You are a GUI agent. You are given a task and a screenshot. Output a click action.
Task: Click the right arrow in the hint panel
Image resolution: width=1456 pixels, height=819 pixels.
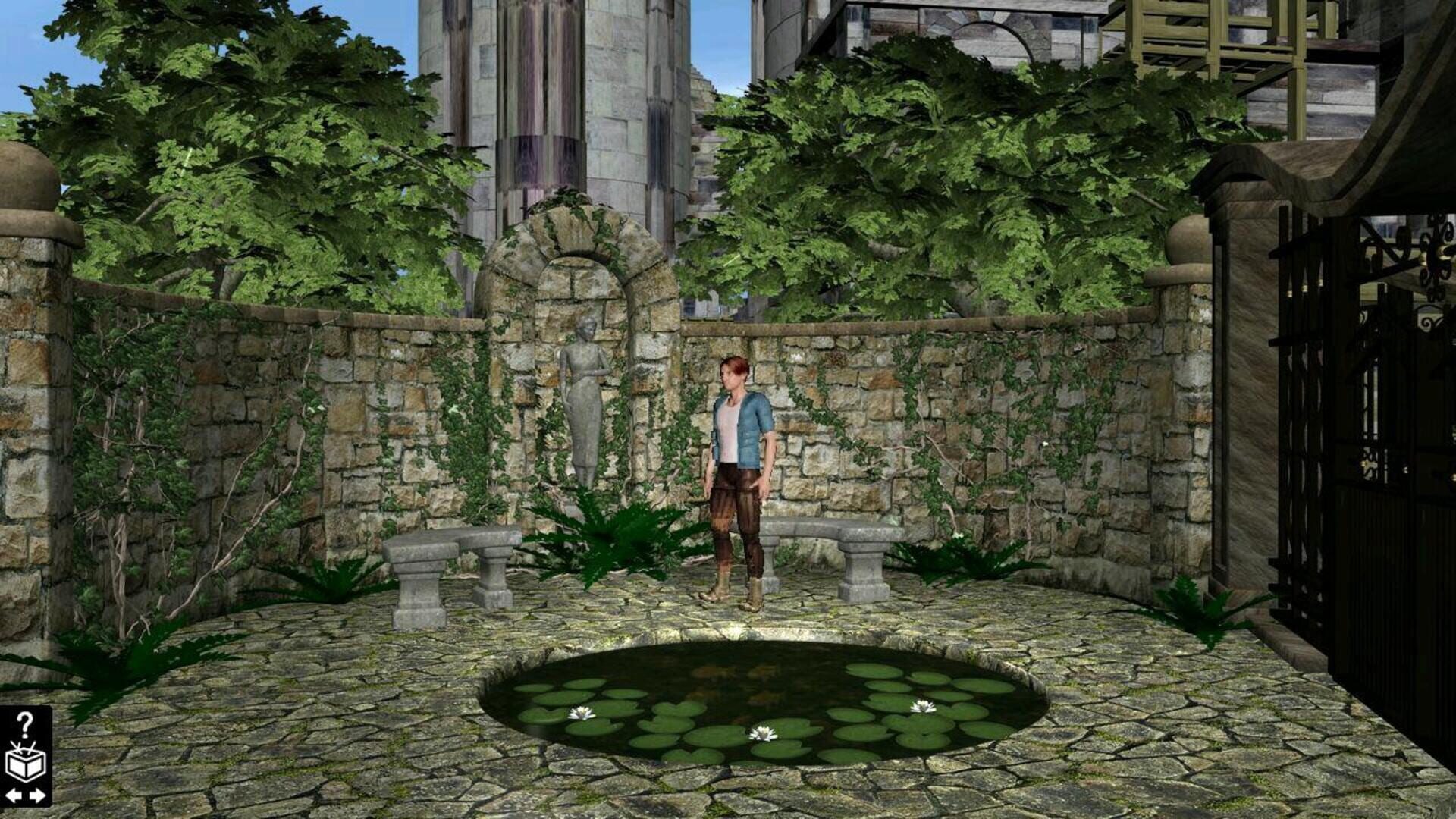37,795
